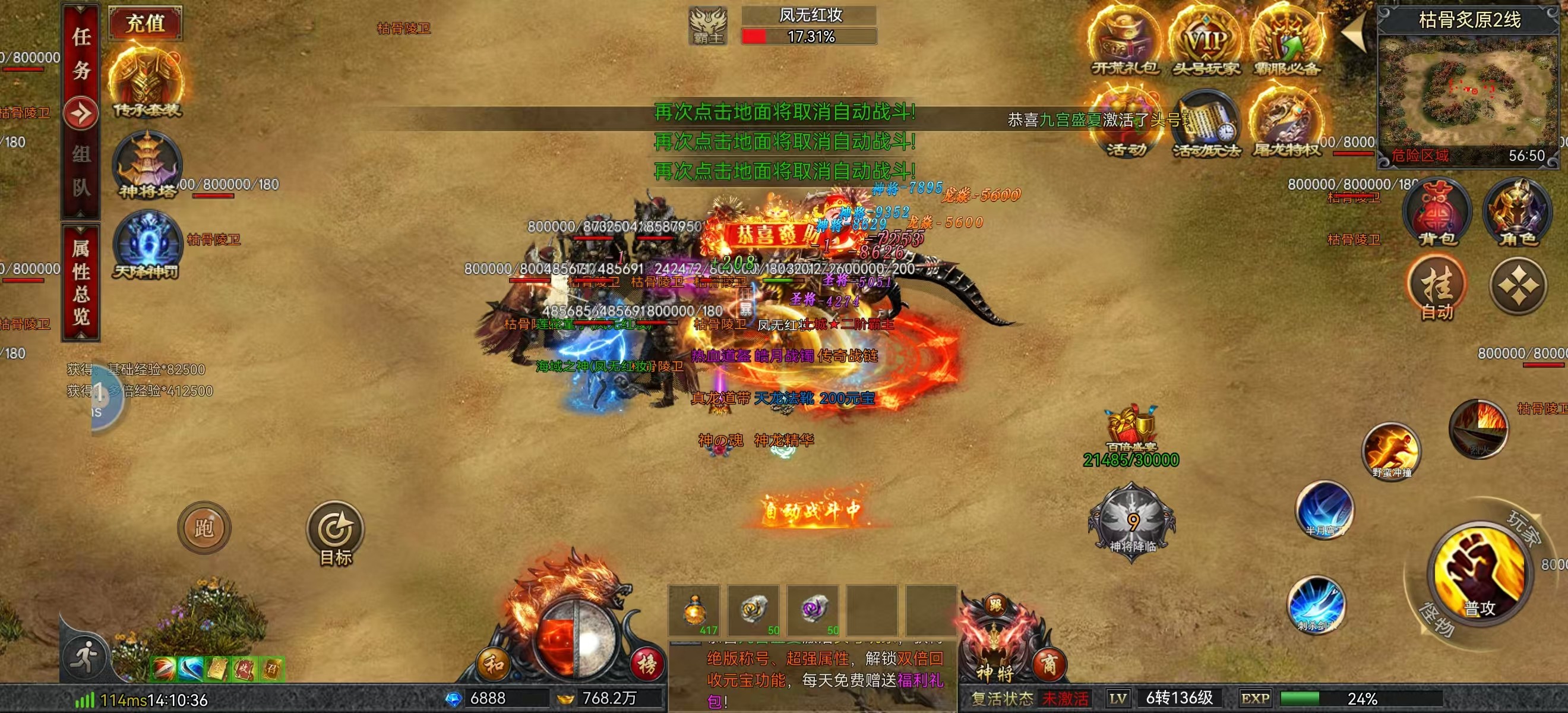Open the 背包 backpack
This screenshot has width=1568, height=713.
1437,213
